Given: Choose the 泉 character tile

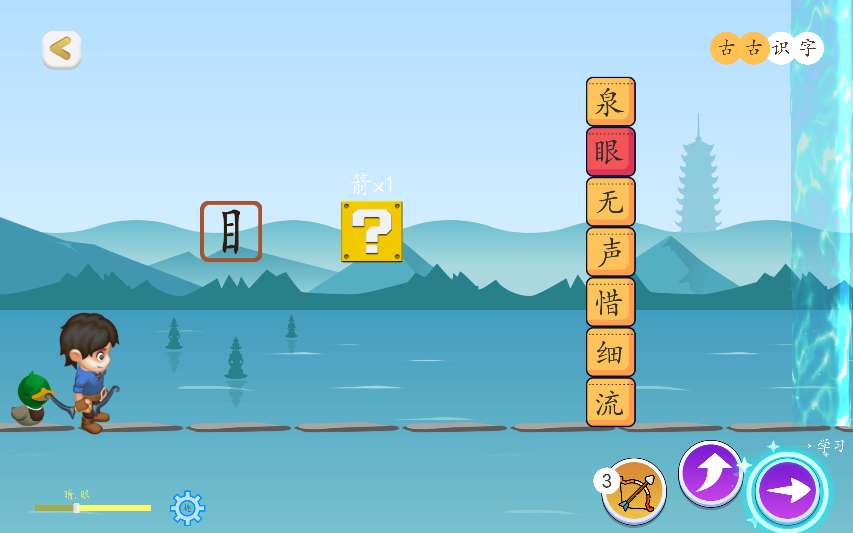Looking at the screenshot, I should (x=610, y=102).
